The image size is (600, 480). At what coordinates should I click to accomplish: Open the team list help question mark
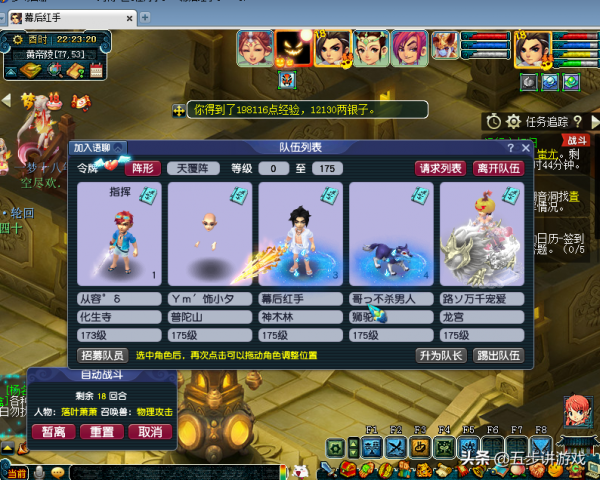point(511,148)
